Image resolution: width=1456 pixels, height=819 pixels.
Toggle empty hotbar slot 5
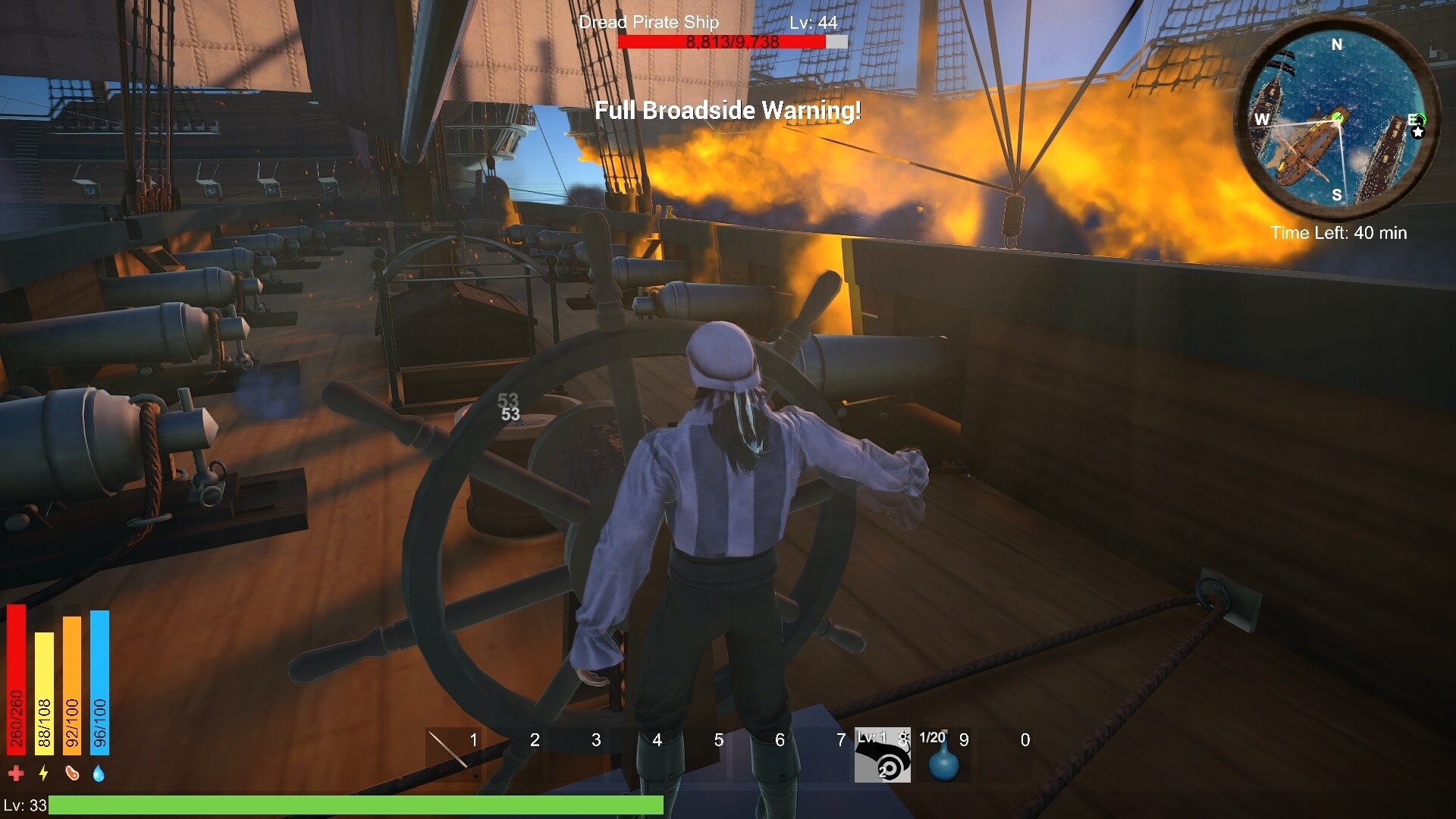[697, 752]
